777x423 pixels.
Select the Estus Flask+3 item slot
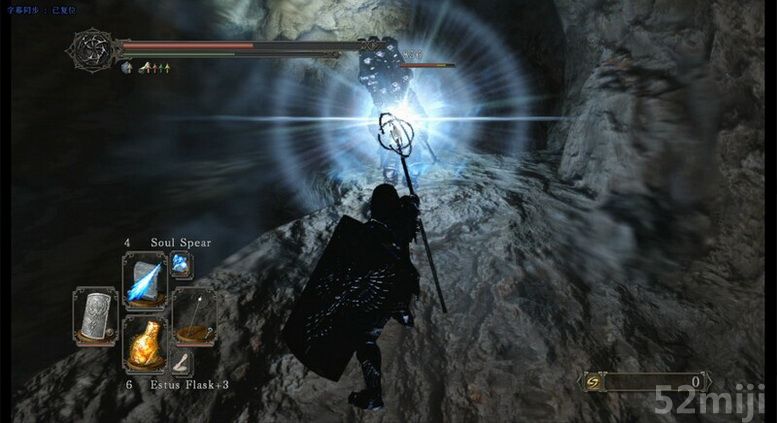(x=144, y=344)
